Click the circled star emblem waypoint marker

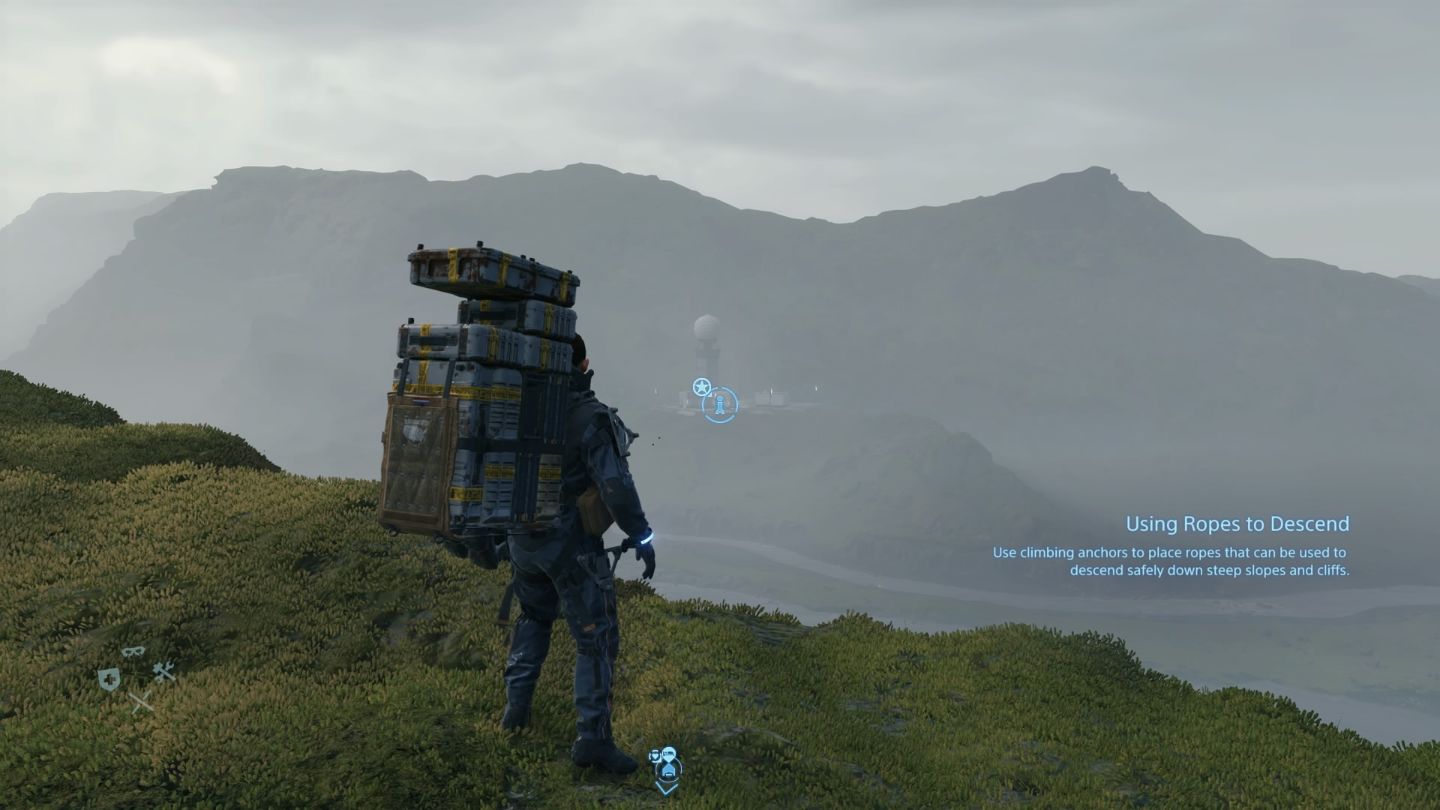coord(702,386)
